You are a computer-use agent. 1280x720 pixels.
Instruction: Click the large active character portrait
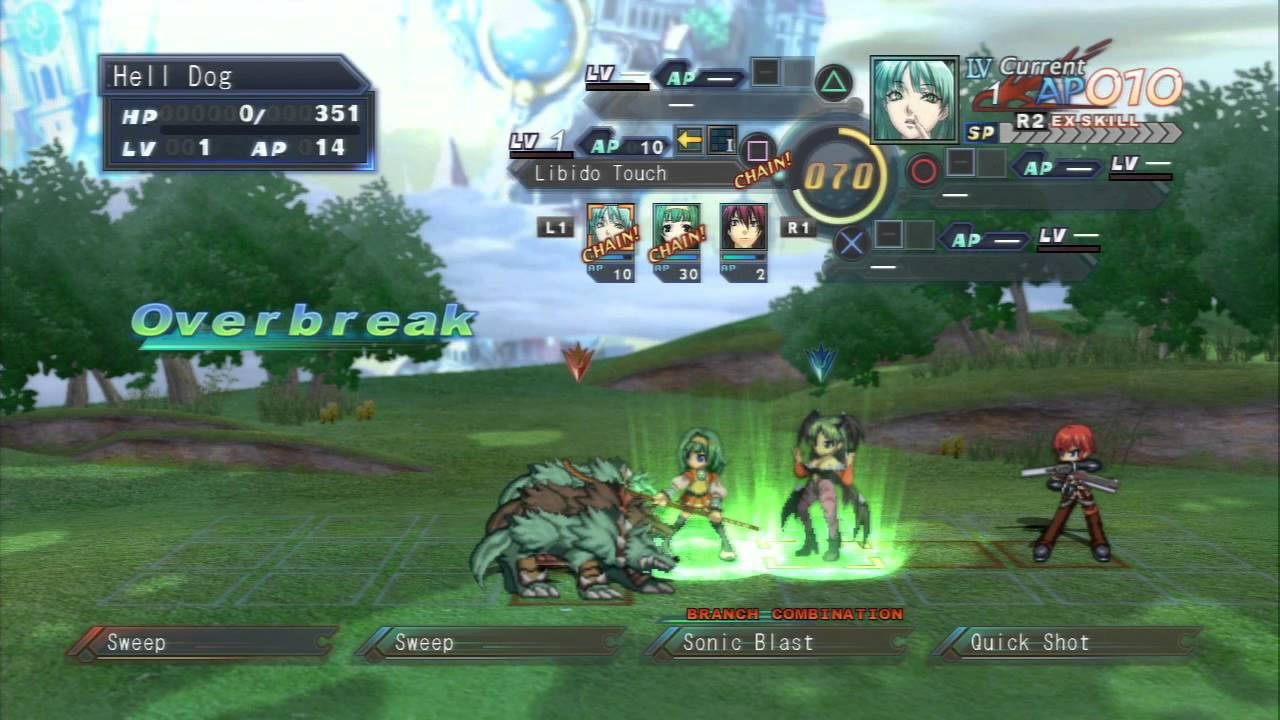pos(914,100)
